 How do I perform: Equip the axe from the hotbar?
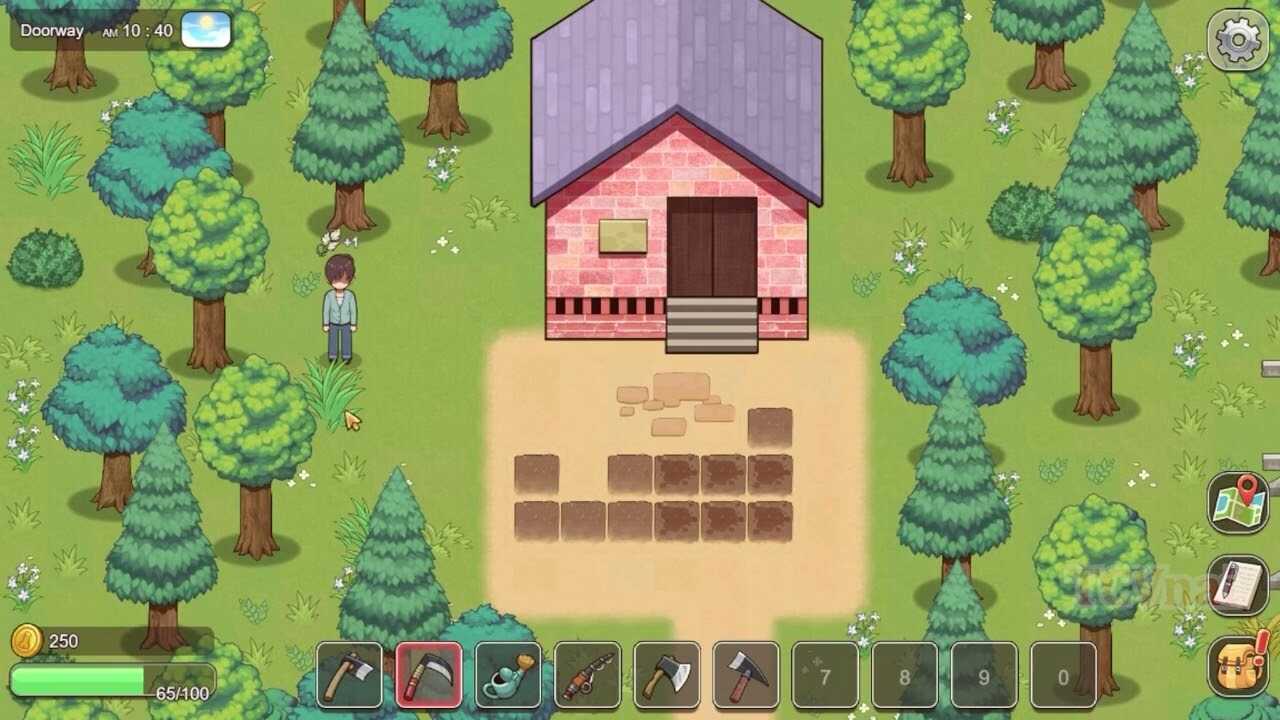666,676
